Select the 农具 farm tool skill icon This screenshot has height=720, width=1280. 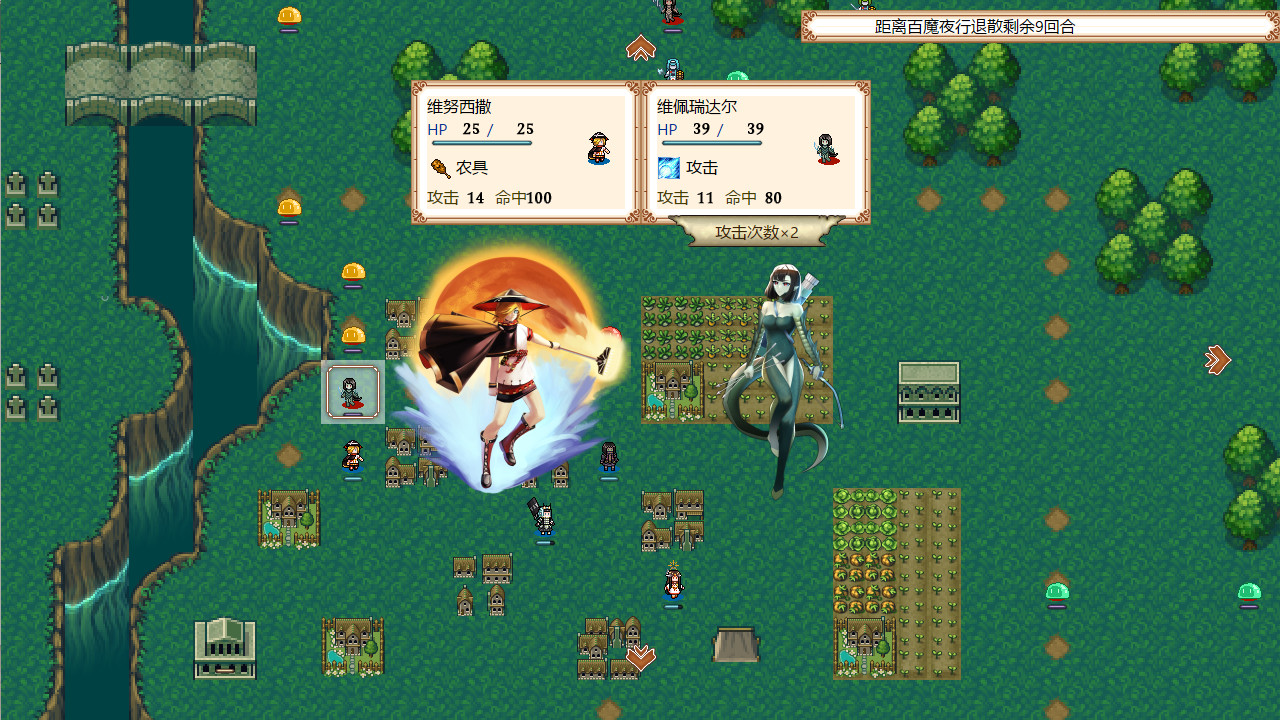point(443,167)
